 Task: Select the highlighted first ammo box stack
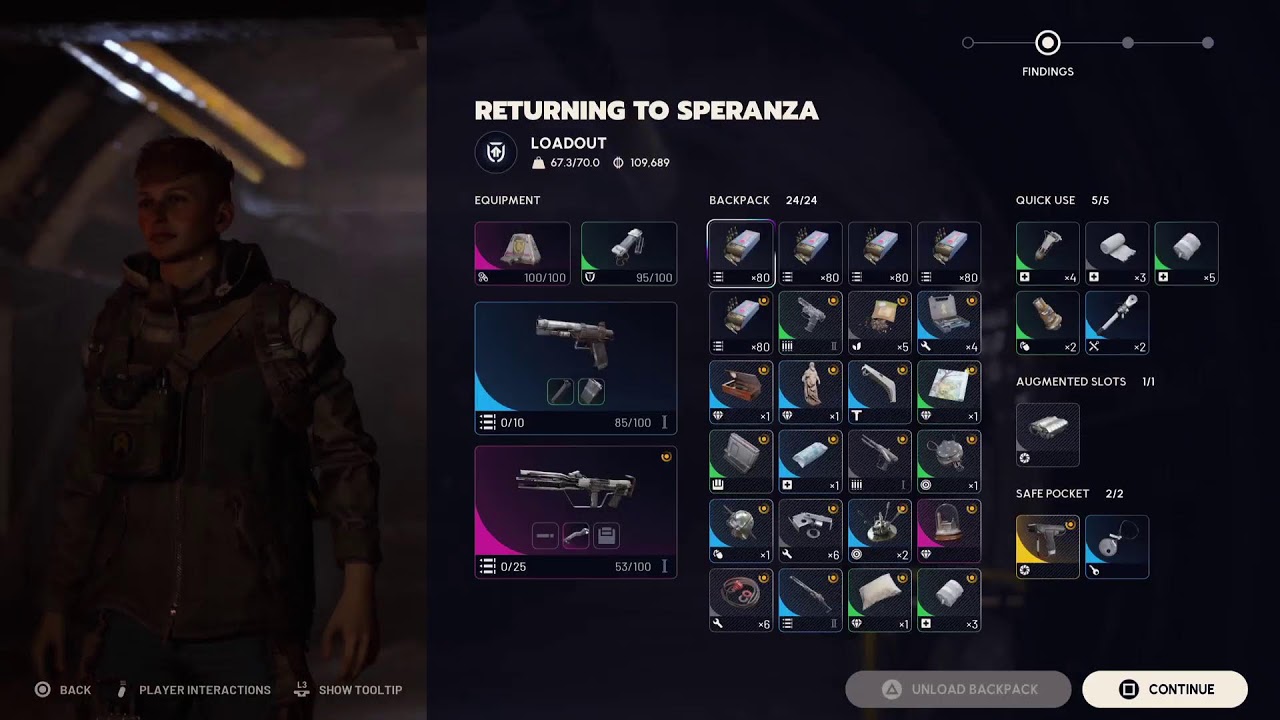coord(741,253)
